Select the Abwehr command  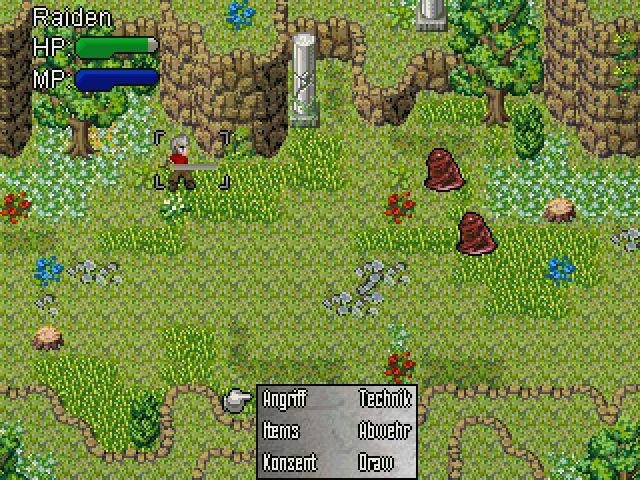(384, 431)
